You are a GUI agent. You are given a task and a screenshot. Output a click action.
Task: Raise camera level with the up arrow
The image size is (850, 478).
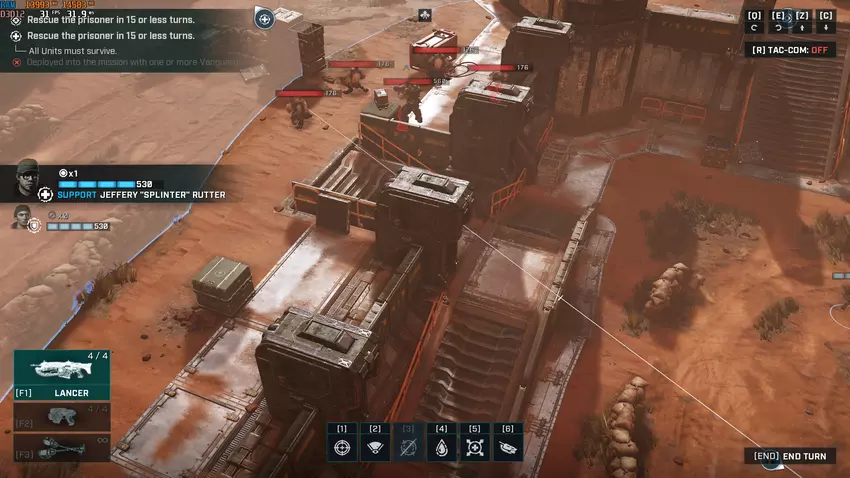802,28
